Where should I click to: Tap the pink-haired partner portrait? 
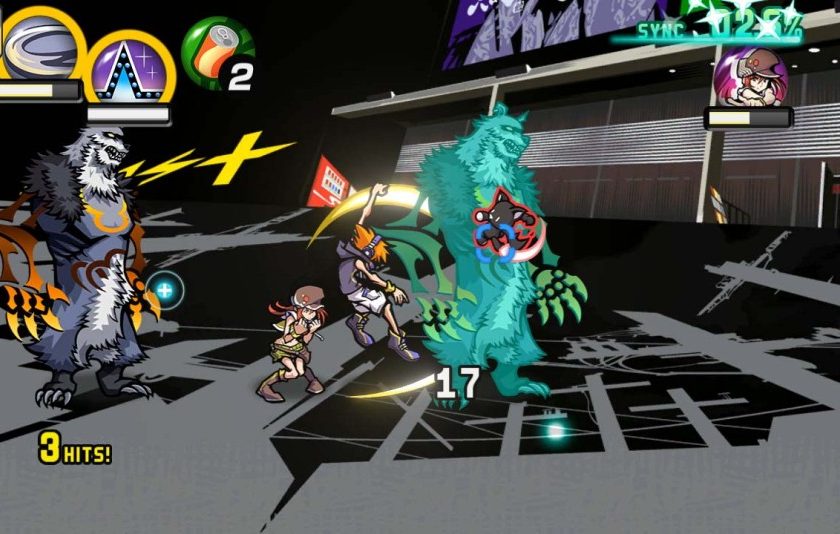tap(750, 75)
